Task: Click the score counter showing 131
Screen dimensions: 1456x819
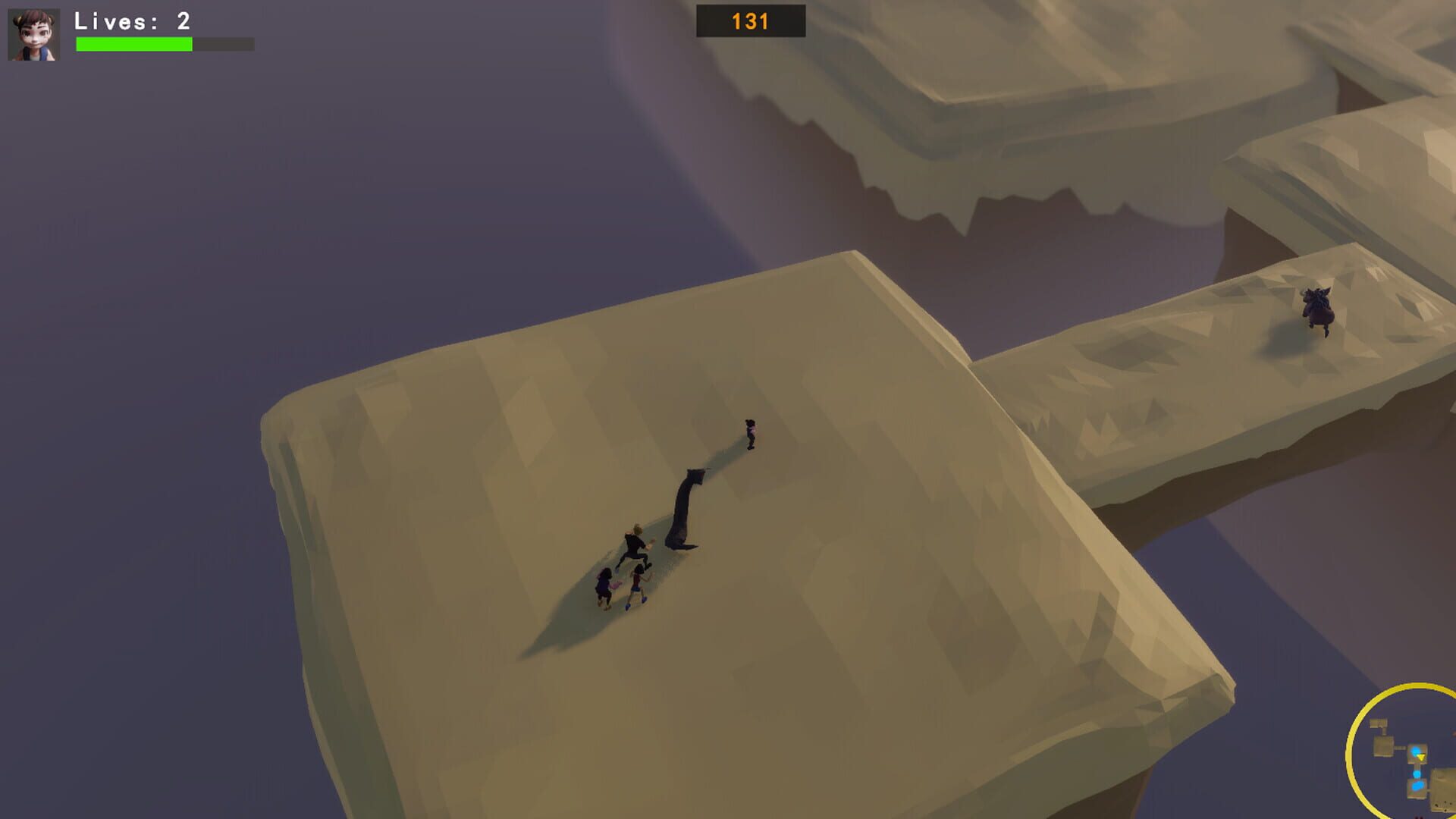Action: pos(749,20)
